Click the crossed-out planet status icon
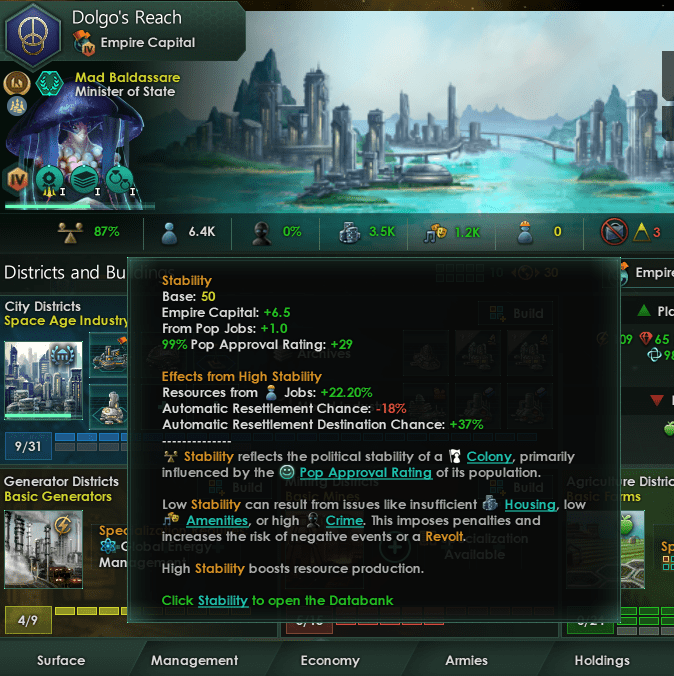The height and width of the screenshot is (676, 674). 613,232
